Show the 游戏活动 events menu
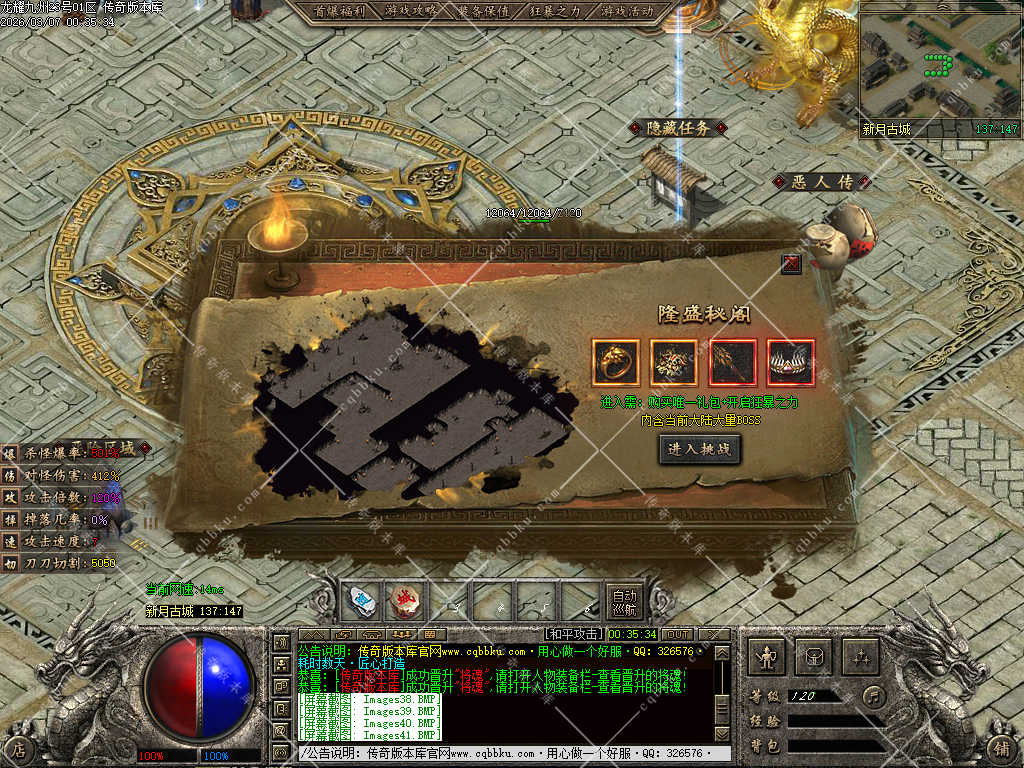 pyautogui.click(x=628, y=11)
